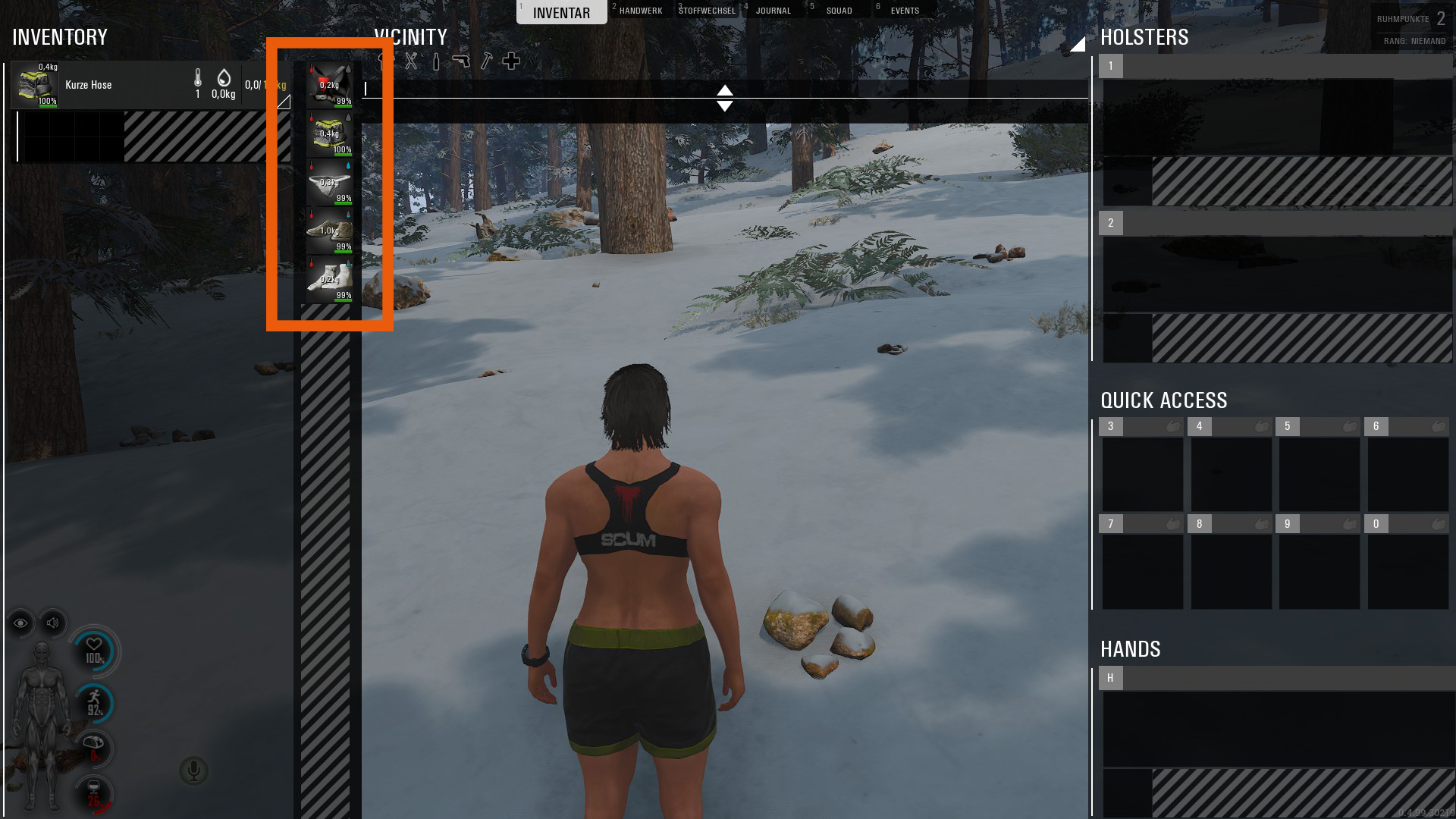Select the SCUM sports bra equipment slot
Screen dimensions: 1456x819
click(329, 85)
